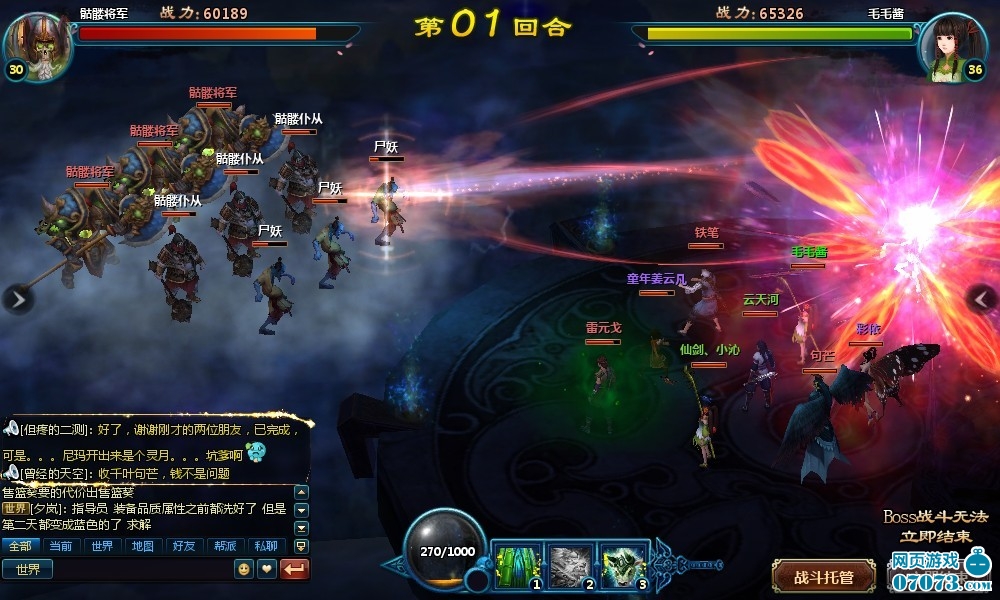Open the 当前 chat tab
The width and height of the screenshot is (1000, 600).
tap(61, 546)
